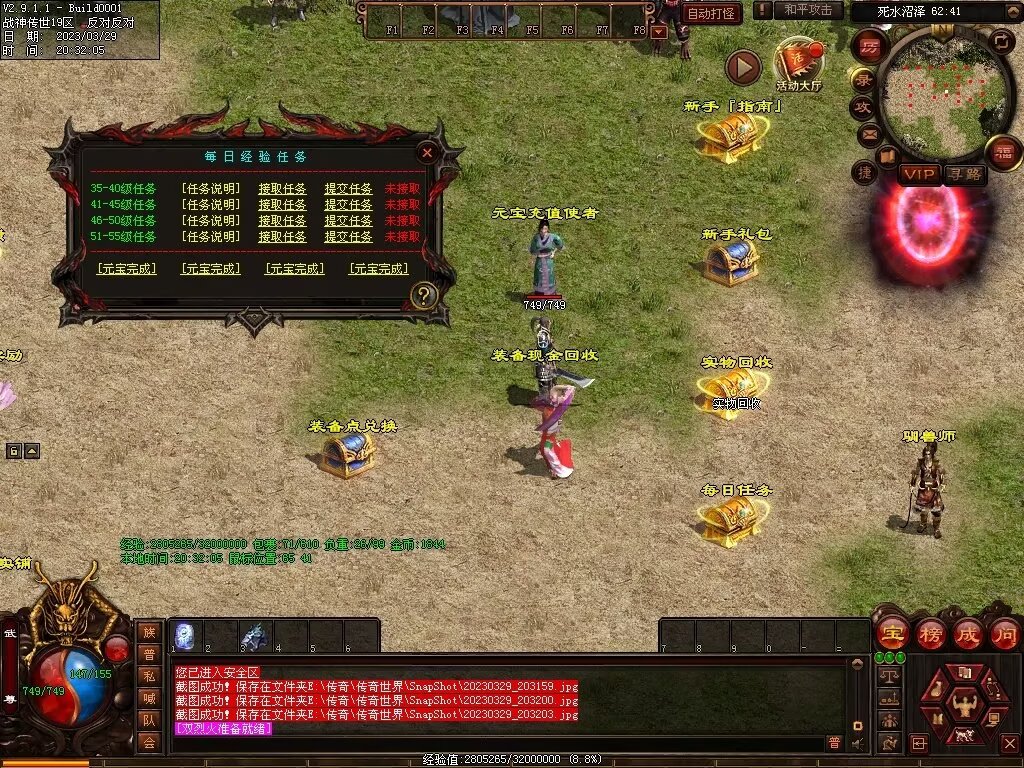Click the round play arrow button
The width and height of the screenshot is (1024, 768).
click(743, 68)
